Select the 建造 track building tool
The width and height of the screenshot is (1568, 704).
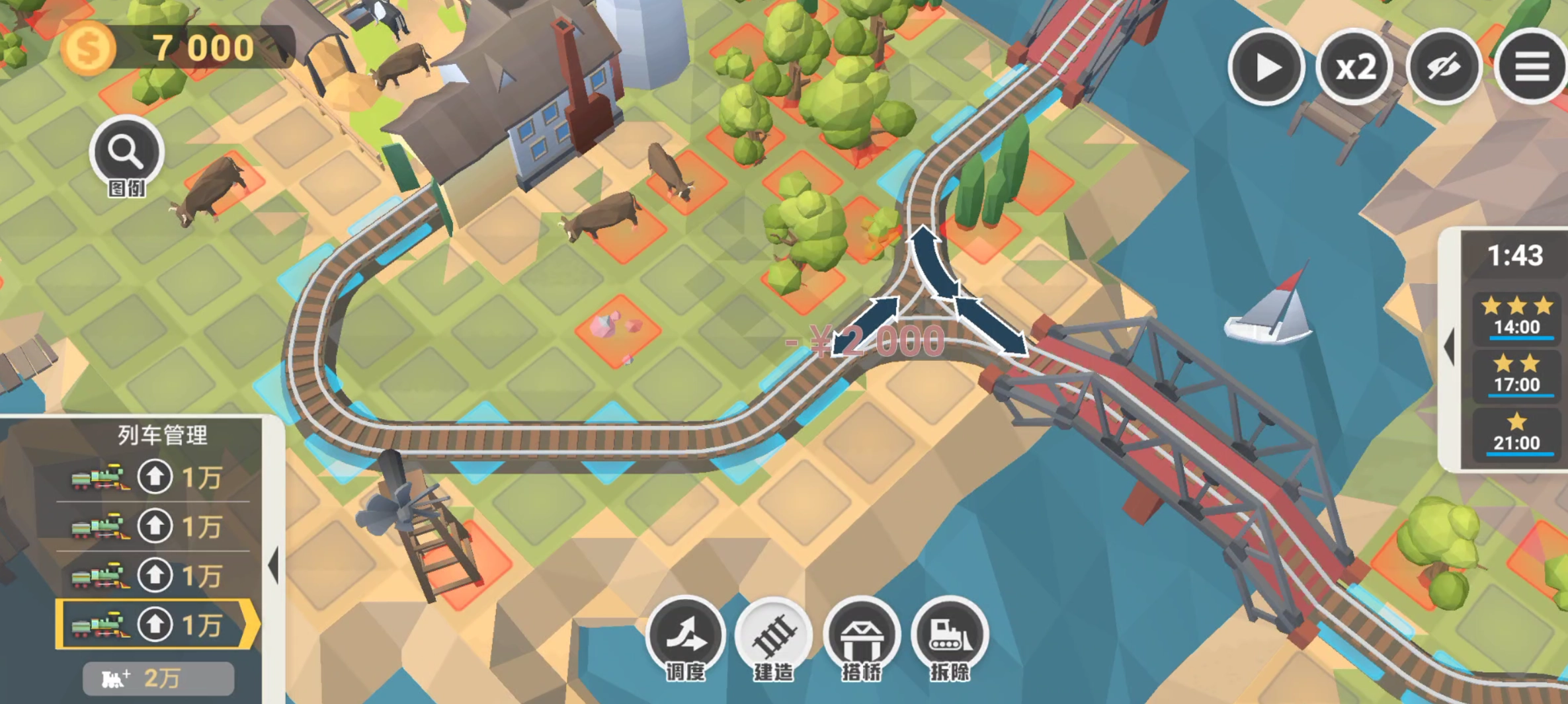coord(774,636)
